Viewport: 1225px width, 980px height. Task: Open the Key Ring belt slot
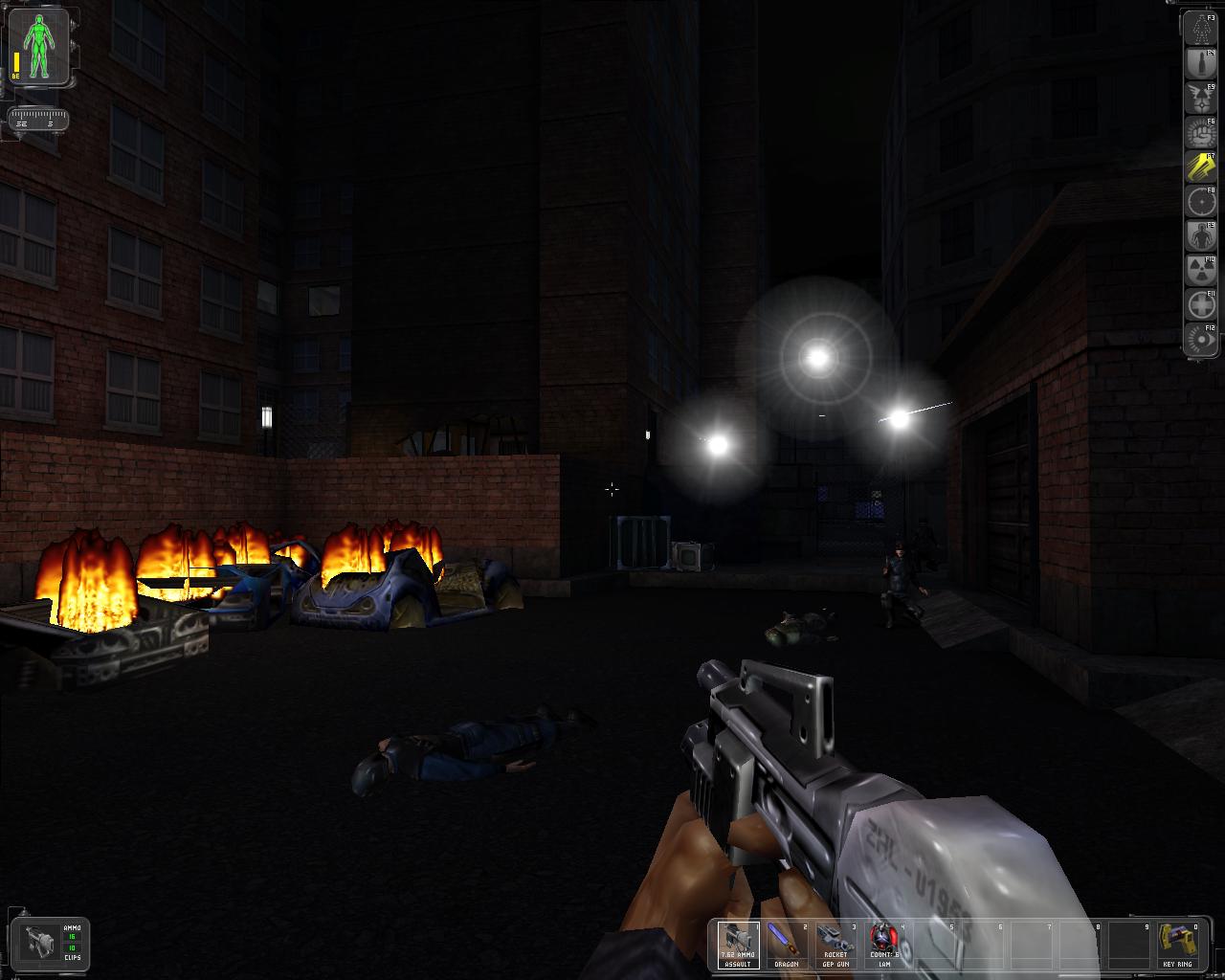[1176, 945]
